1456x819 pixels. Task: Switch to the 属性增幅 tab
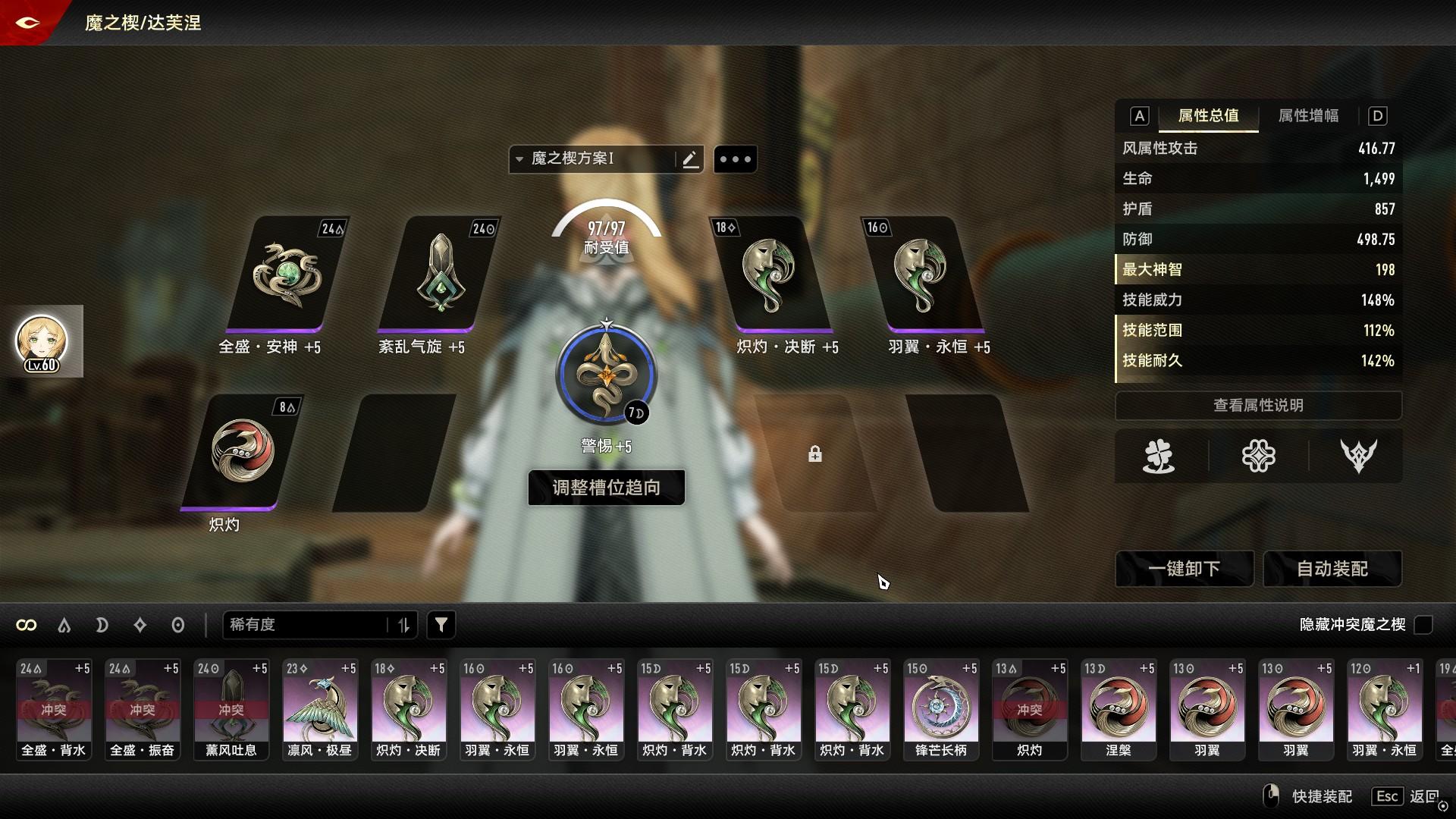[x=1308, y=116]
